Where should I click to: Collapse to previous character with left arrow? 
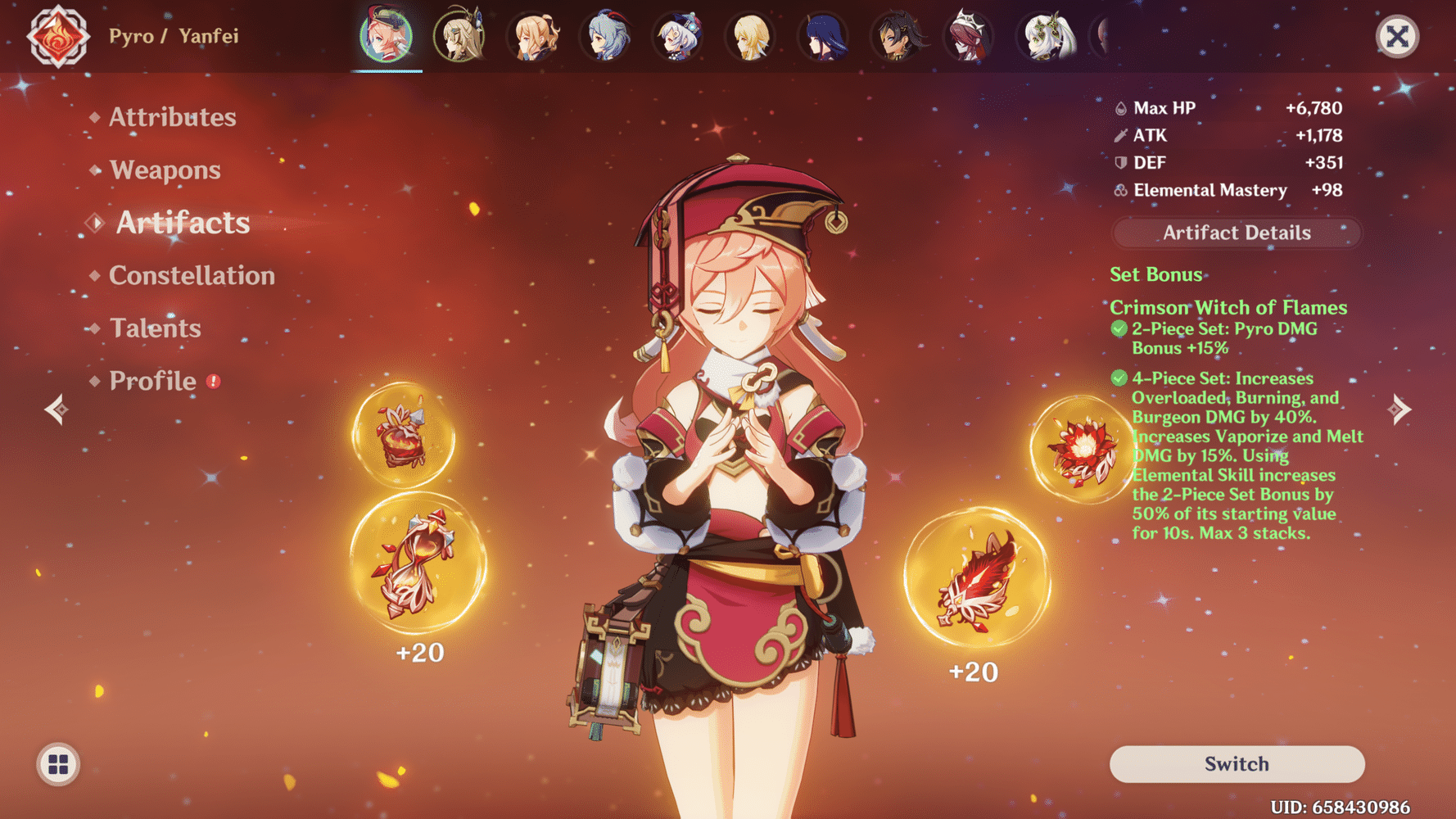55,408
